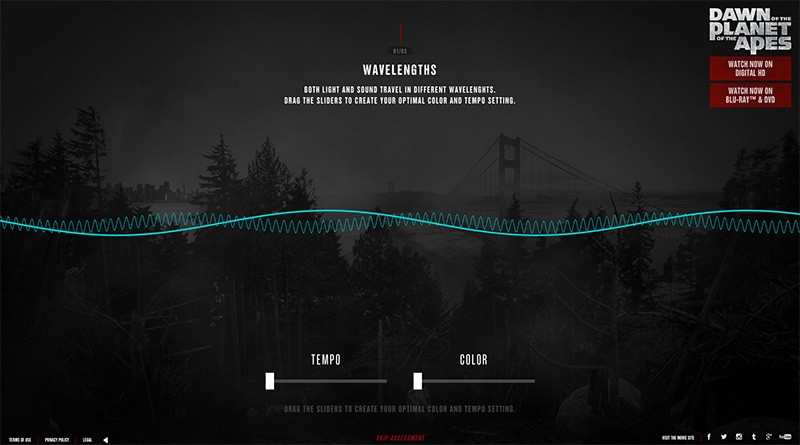The height and width of the screenshot is (445, 800).
Task: Click the white speaker sound icon
Action: (105, 439)
